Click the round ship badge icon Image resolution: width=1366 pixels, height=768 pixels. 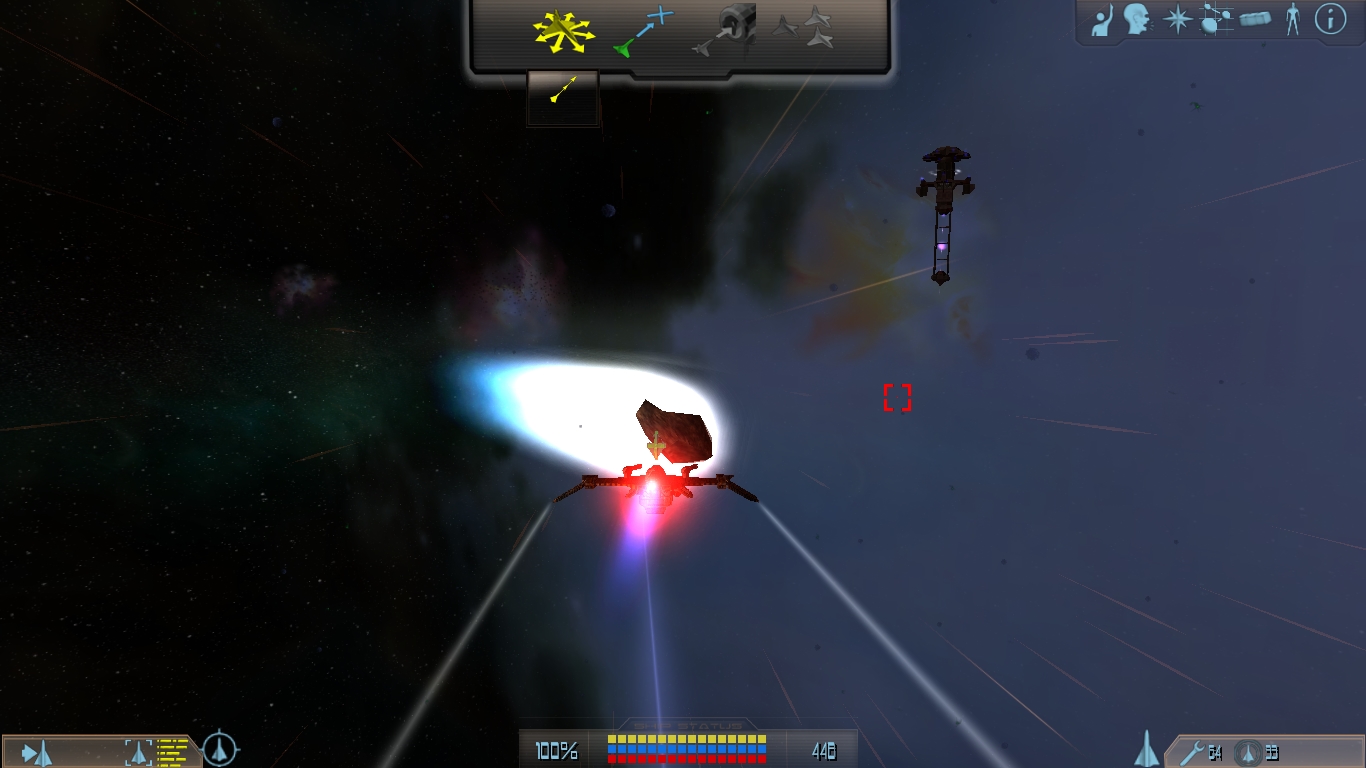1248,752
